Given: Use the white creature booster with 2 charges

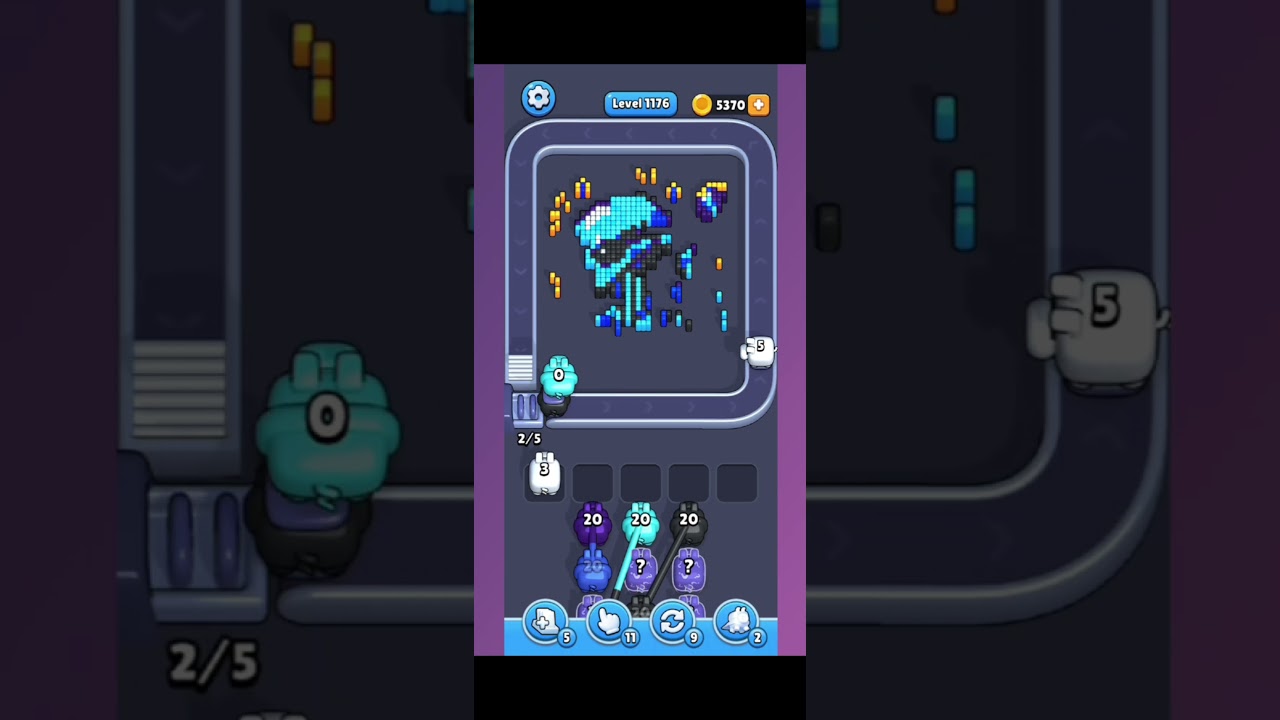Looking at the screenshot, I should click(x=738, y=622).
